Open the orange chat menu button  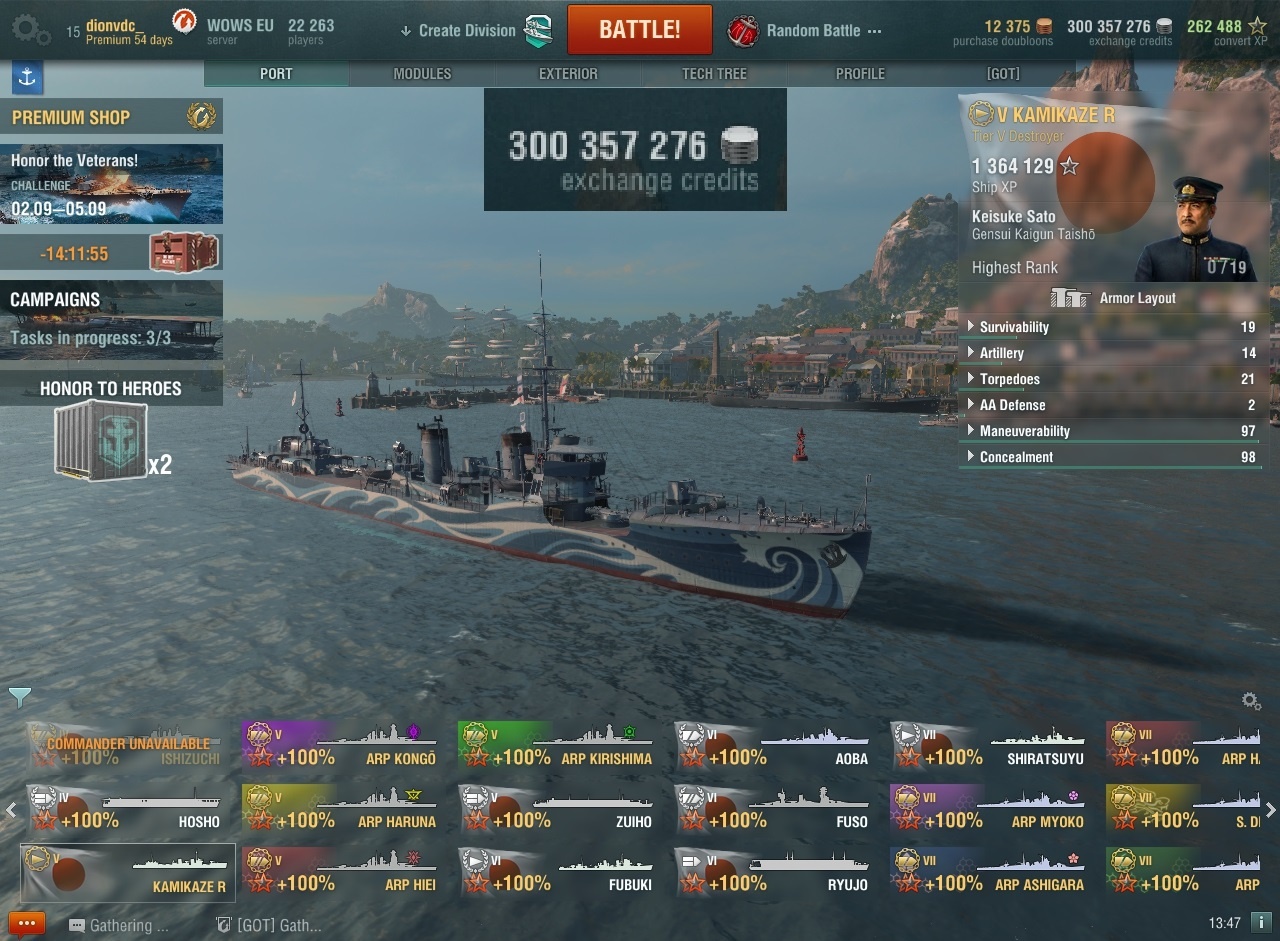27,924
